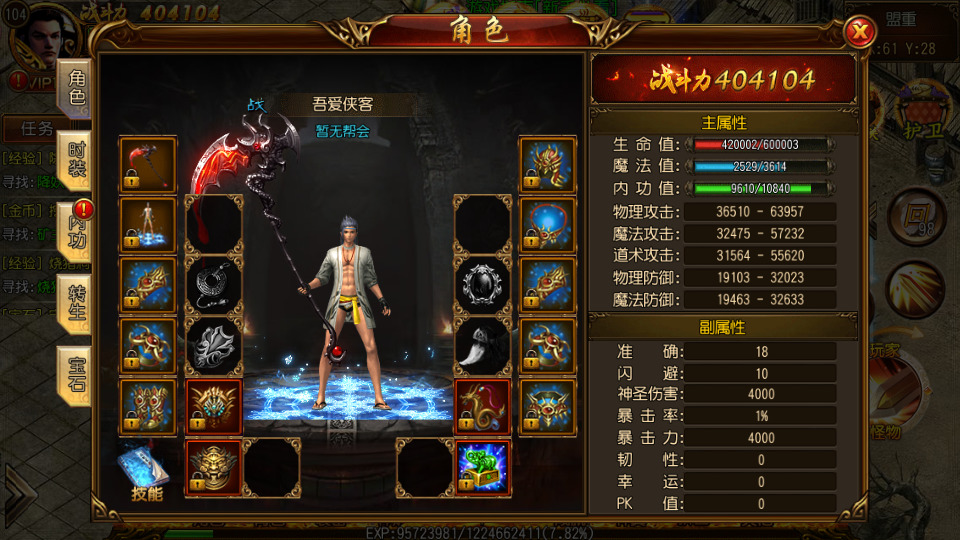Close the 角色 character panel
The width and height of the screenshot is (960, 540).
(859, 33)
